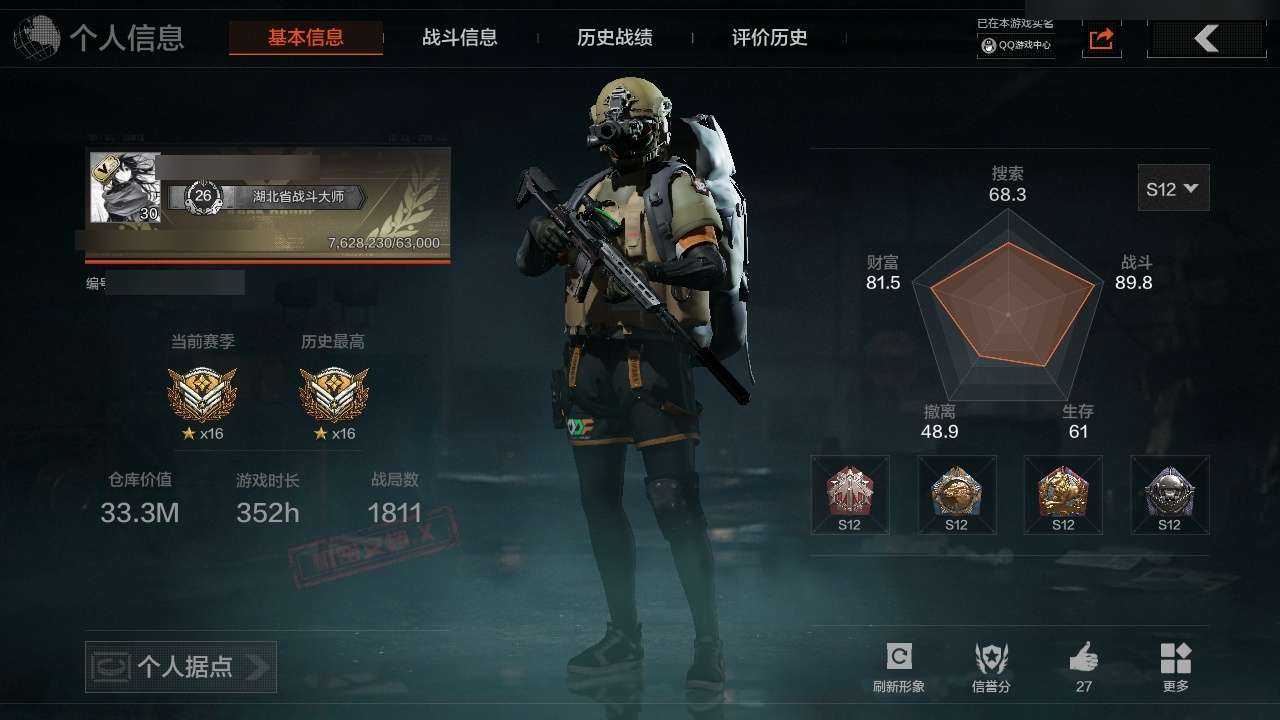Give a thumbs-up like

pyautogui.click(x=1084, y=667)
